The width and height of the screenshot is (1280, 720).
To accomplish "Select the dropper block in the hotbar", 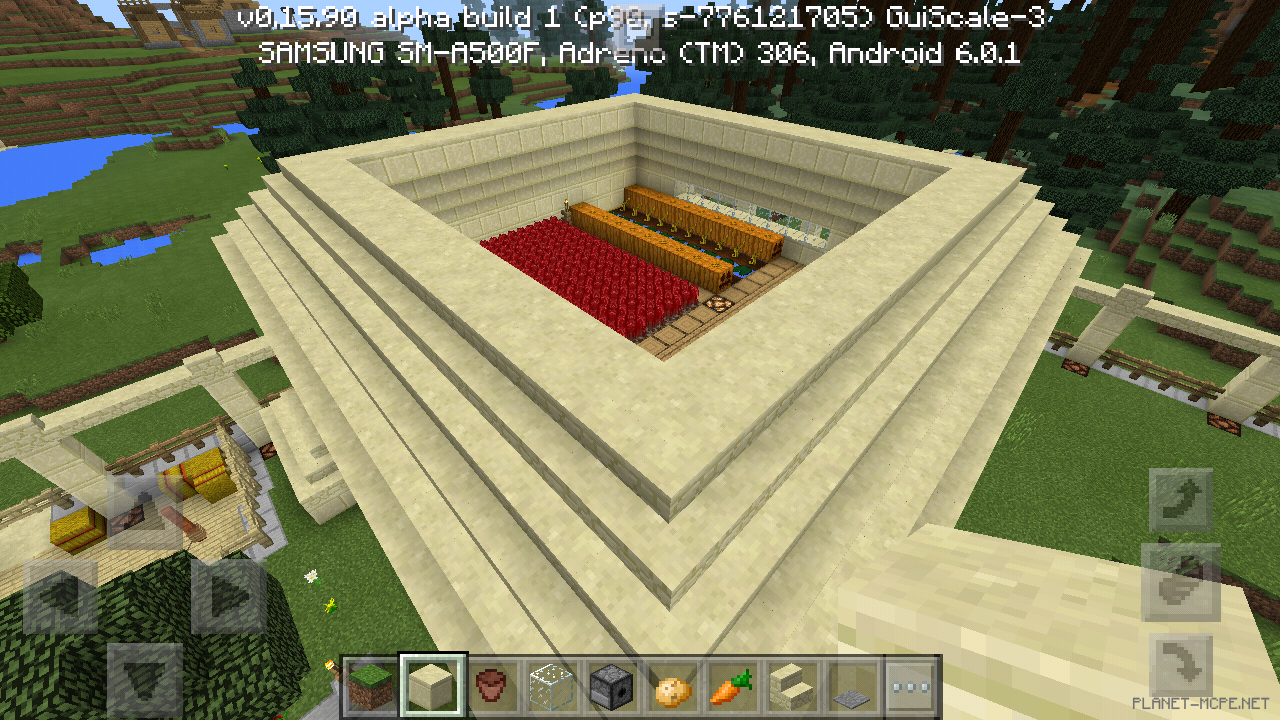I will tap(613, 686).
